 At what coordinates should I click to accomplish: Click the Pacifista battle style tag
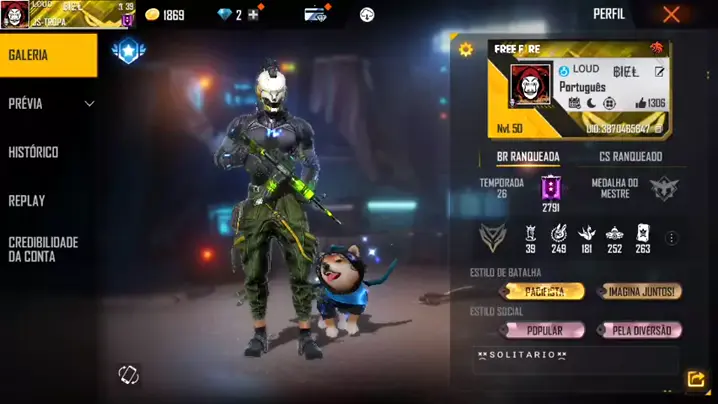[542, 292]
